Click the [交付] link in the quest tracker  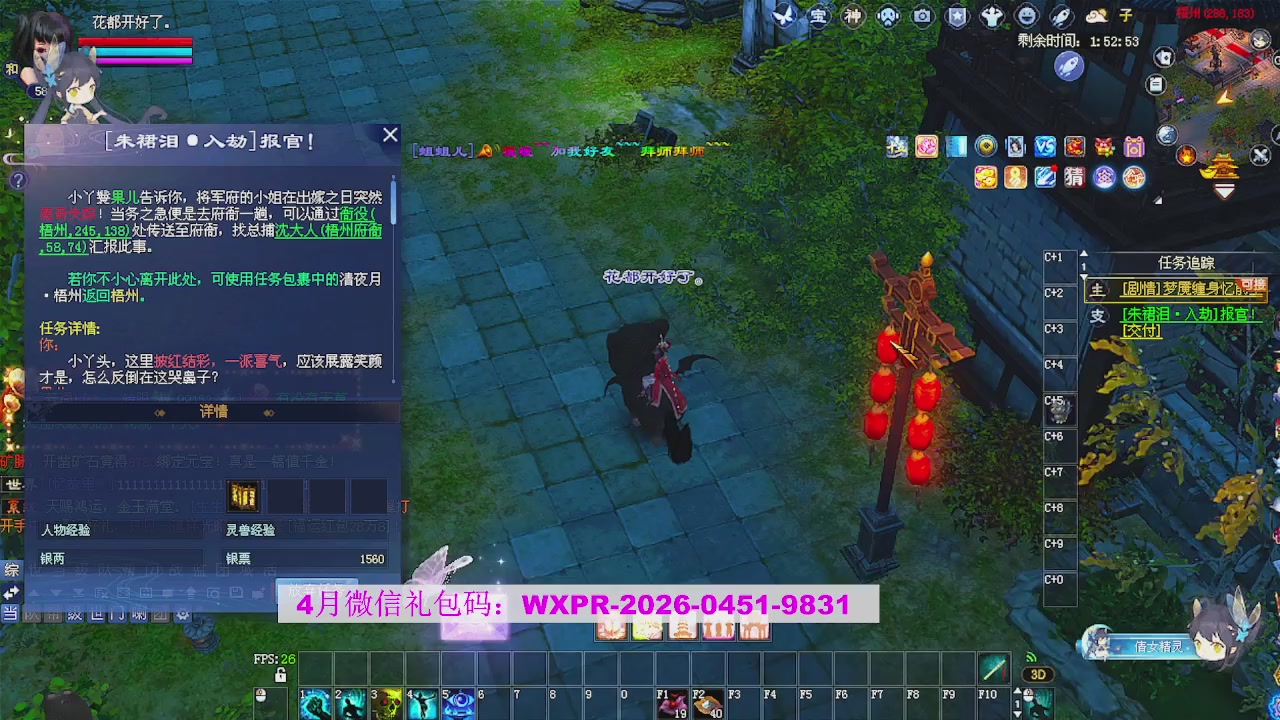pyautogui.click(x=1141, y=330)
